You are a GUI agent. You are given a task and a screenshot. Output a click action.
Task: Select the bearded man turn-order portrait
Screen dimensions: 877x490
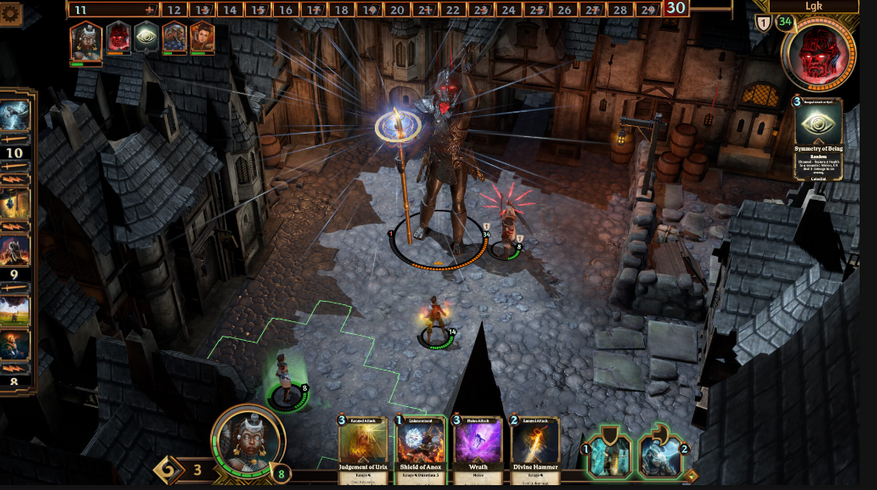point(174,39)
